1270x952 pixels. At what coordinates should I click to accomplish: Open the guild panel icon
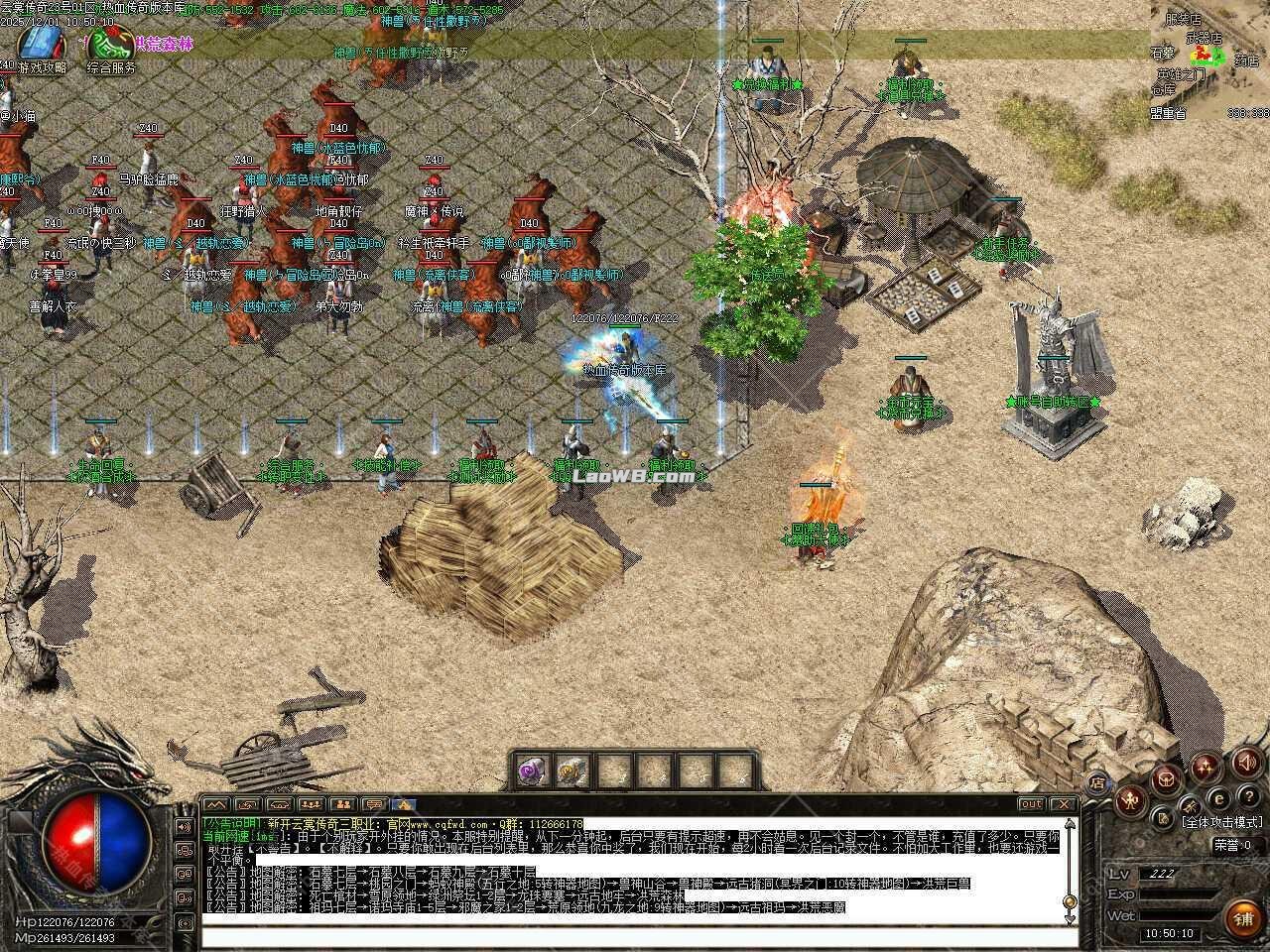point(1167,779)
